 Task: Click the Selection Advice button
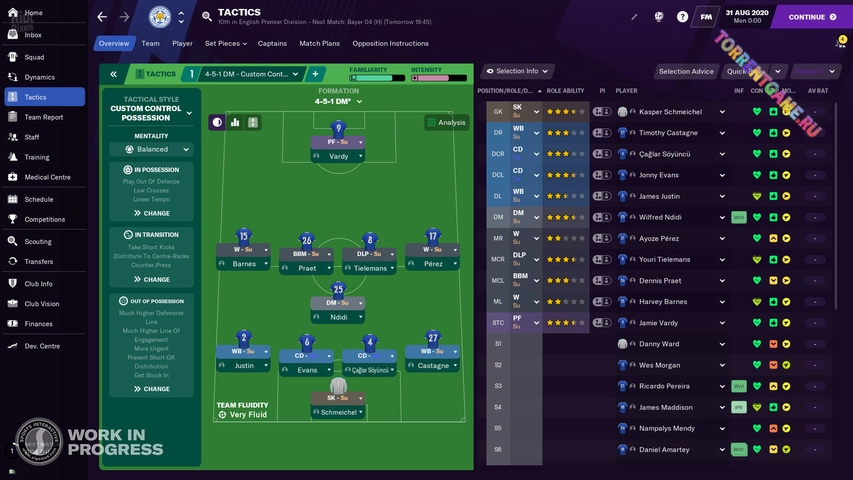click(x=686, y=71)
